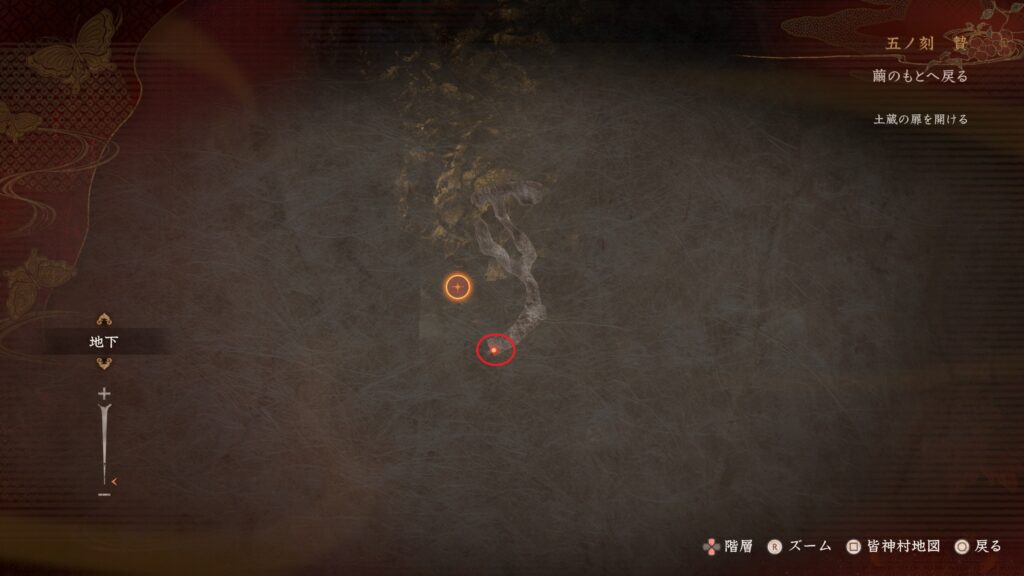Click the zoom slider's plus sign
The width and height of the screenshot is (1024, 576).
tap(104, 394)
